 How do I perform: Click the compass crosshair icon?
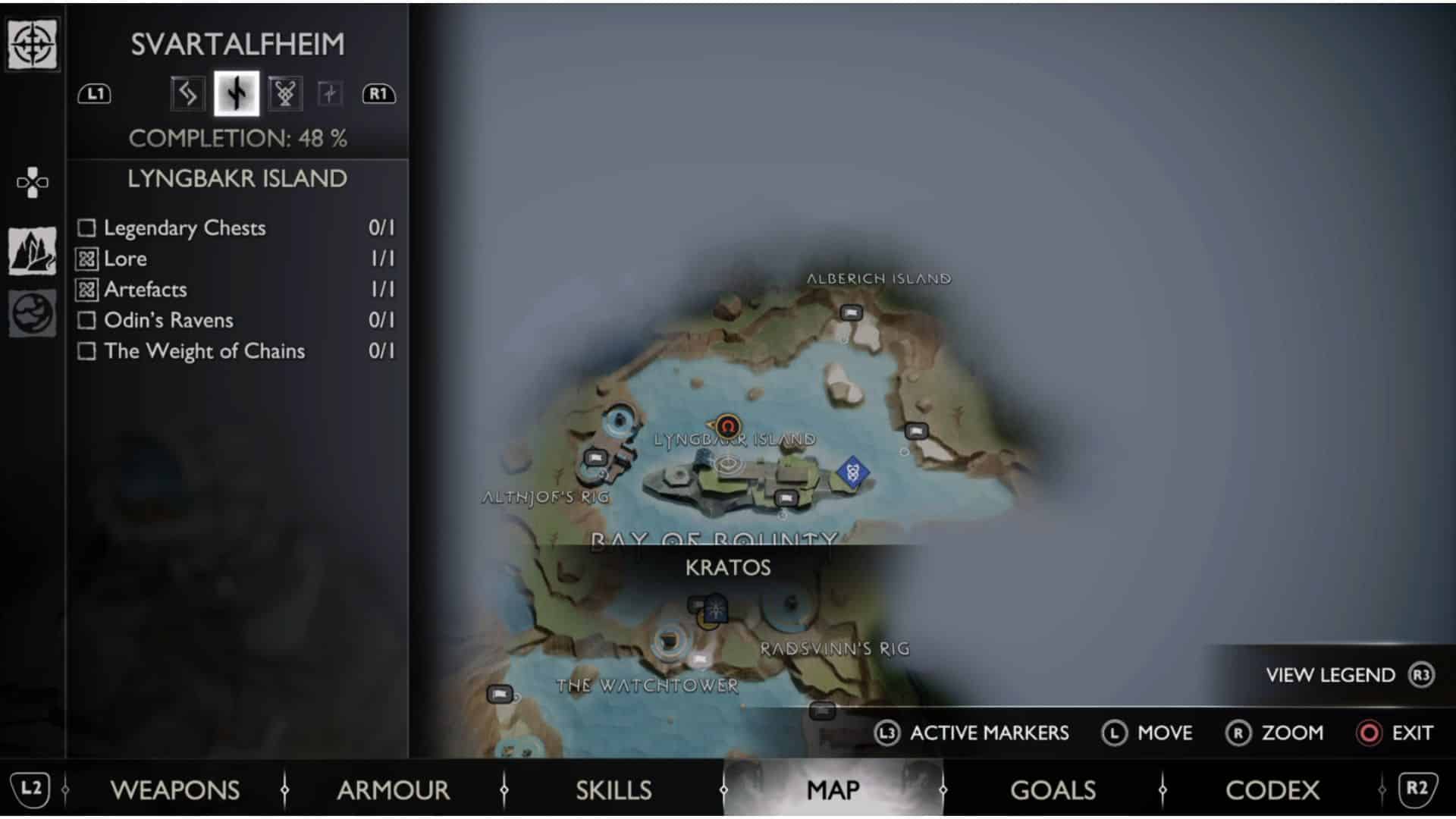coord(33,44)
